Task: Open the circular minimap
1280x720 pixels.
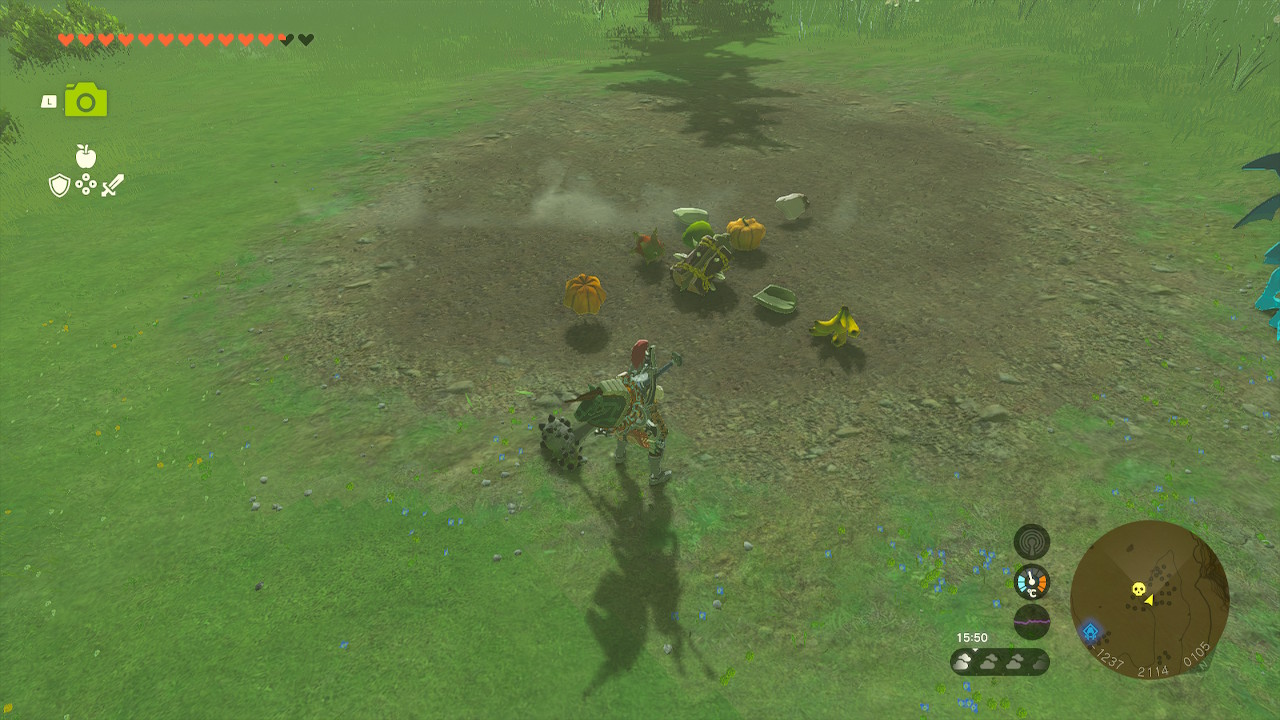Action: click(1149, 599)
